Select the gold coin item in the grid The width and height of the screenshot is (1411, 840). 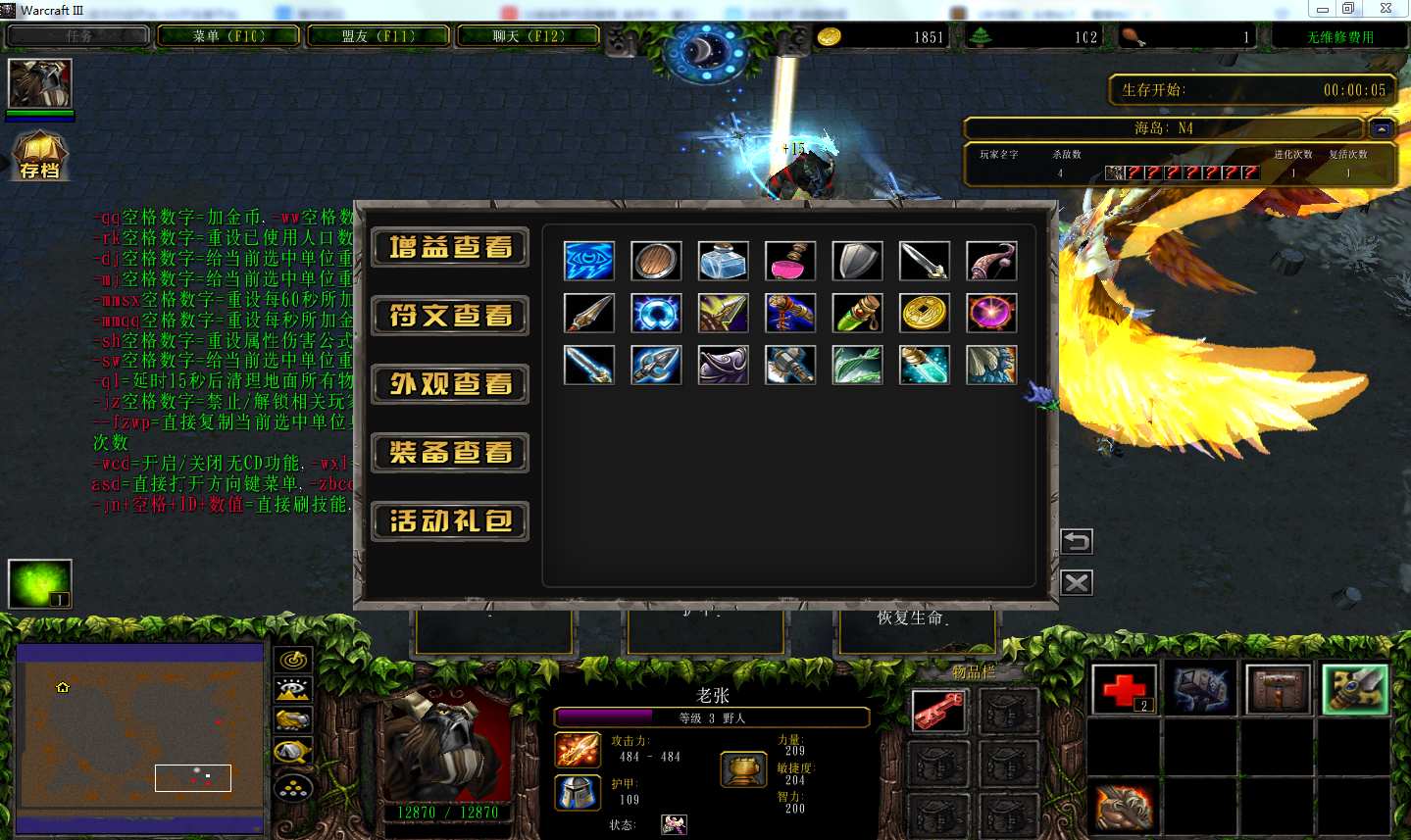coord(924,314)
